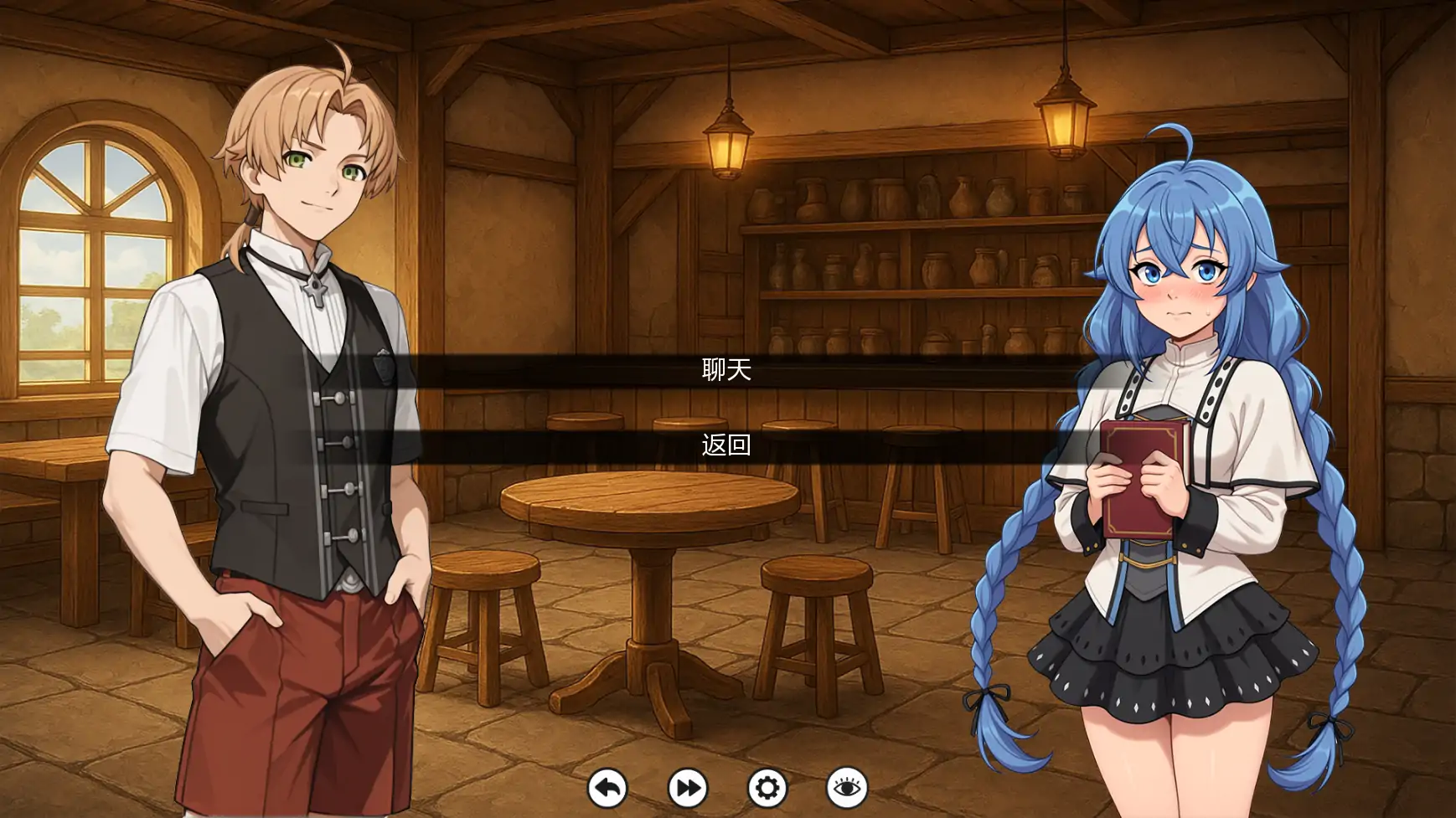Viewport: 1456px width, 818px height.
Task: Enable skip mode with the fast-forward toggle
Action: [687, 789]
